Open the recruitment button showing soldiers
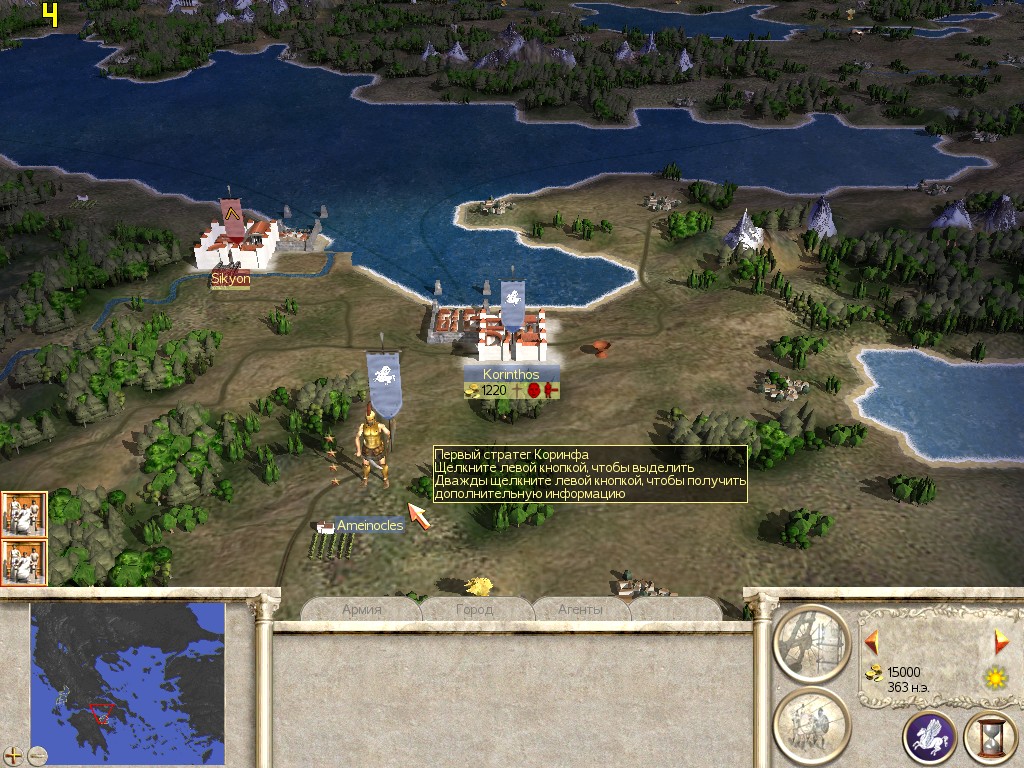Image resolution: width=1024 pixels, height=768 pixels. (811, 723)
